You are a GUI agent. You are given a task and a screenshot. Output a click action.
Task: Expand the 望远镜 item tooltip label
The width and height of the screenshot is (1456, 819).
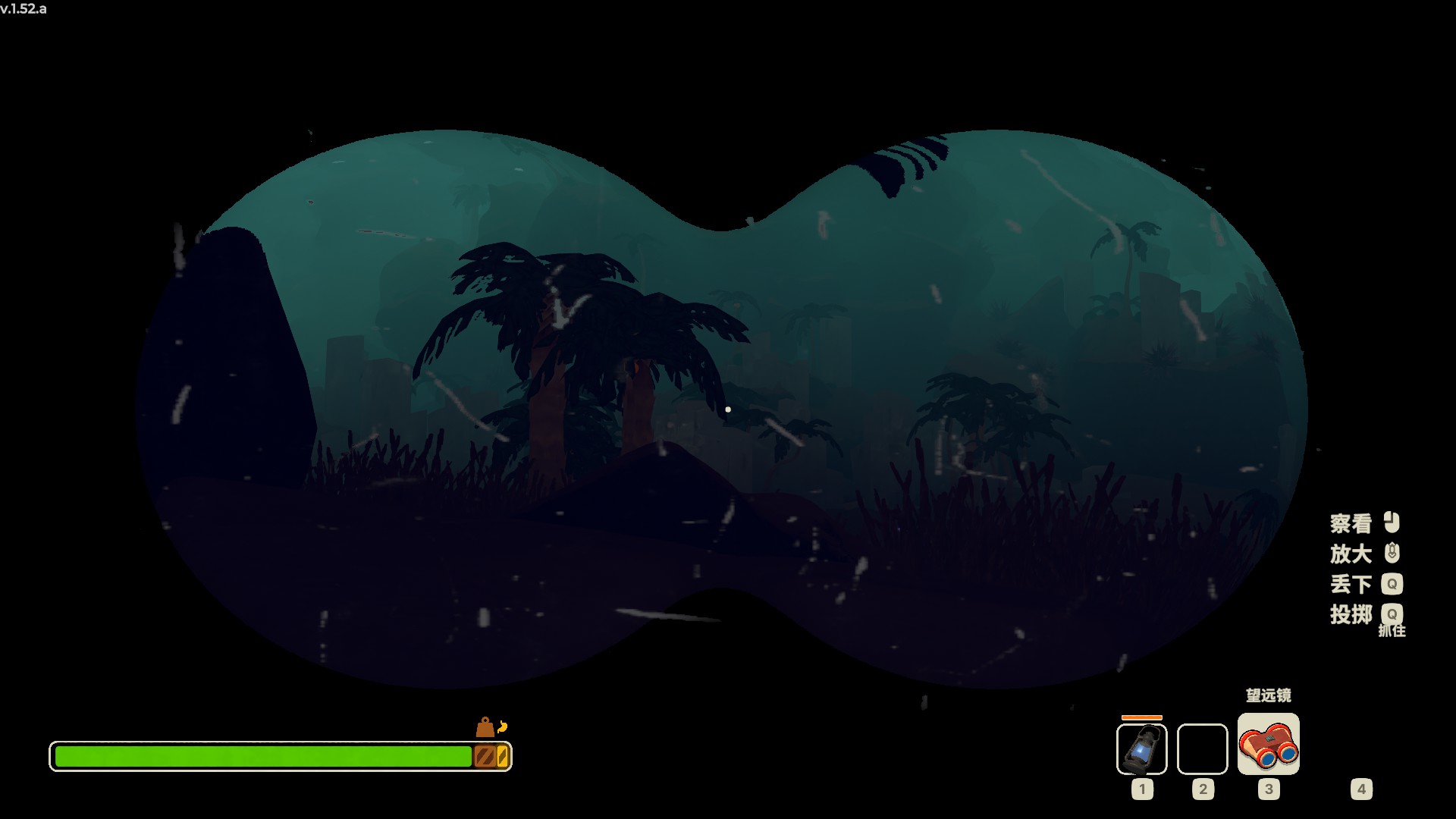(1269, 695)
